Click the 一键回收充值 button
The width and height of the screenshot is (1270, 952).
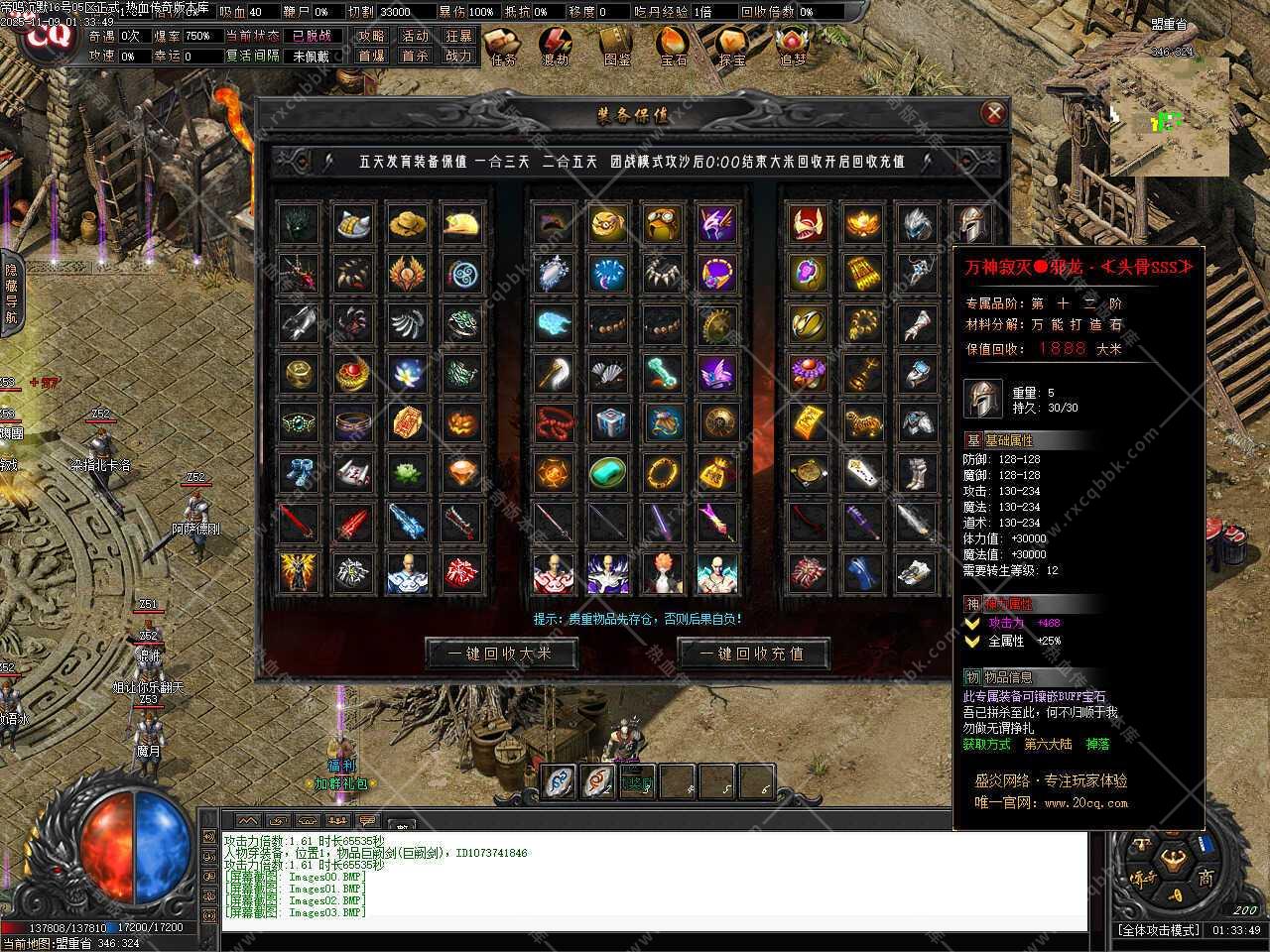point(753,654)
